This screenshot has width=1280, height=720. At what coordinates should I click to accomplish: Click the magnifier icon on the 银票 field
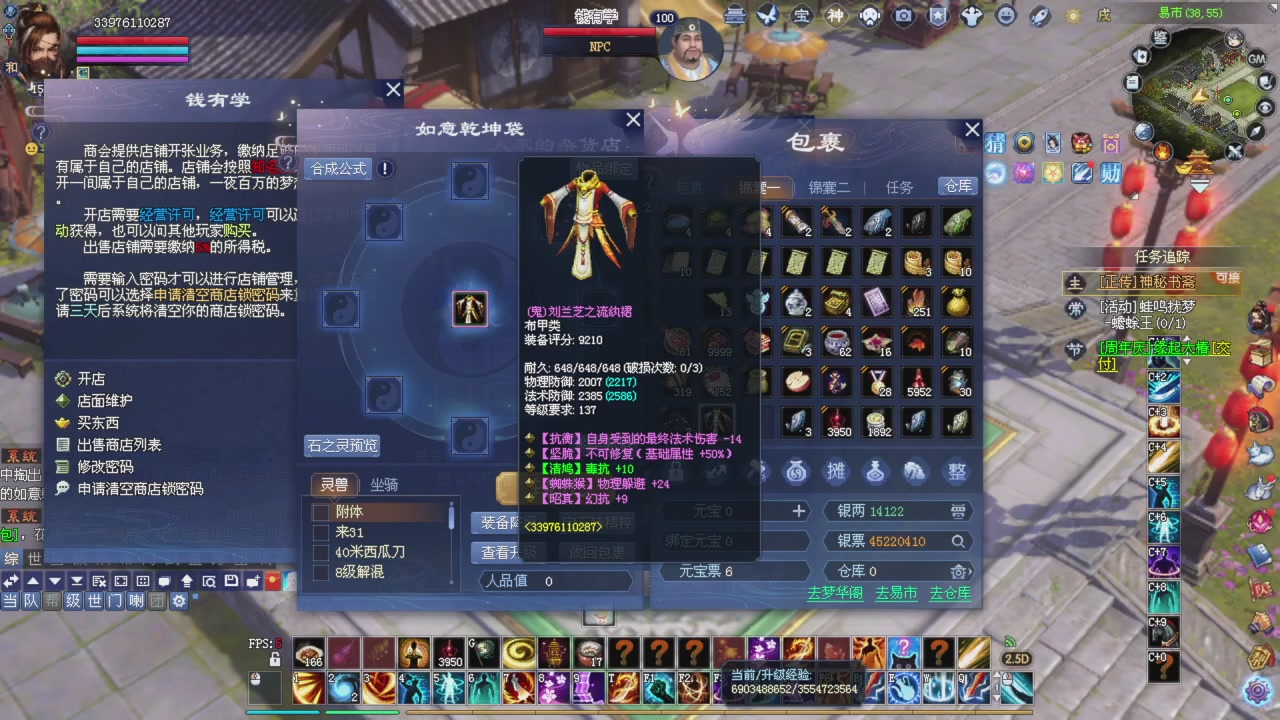pyautogui.click(x=958, y=541)
